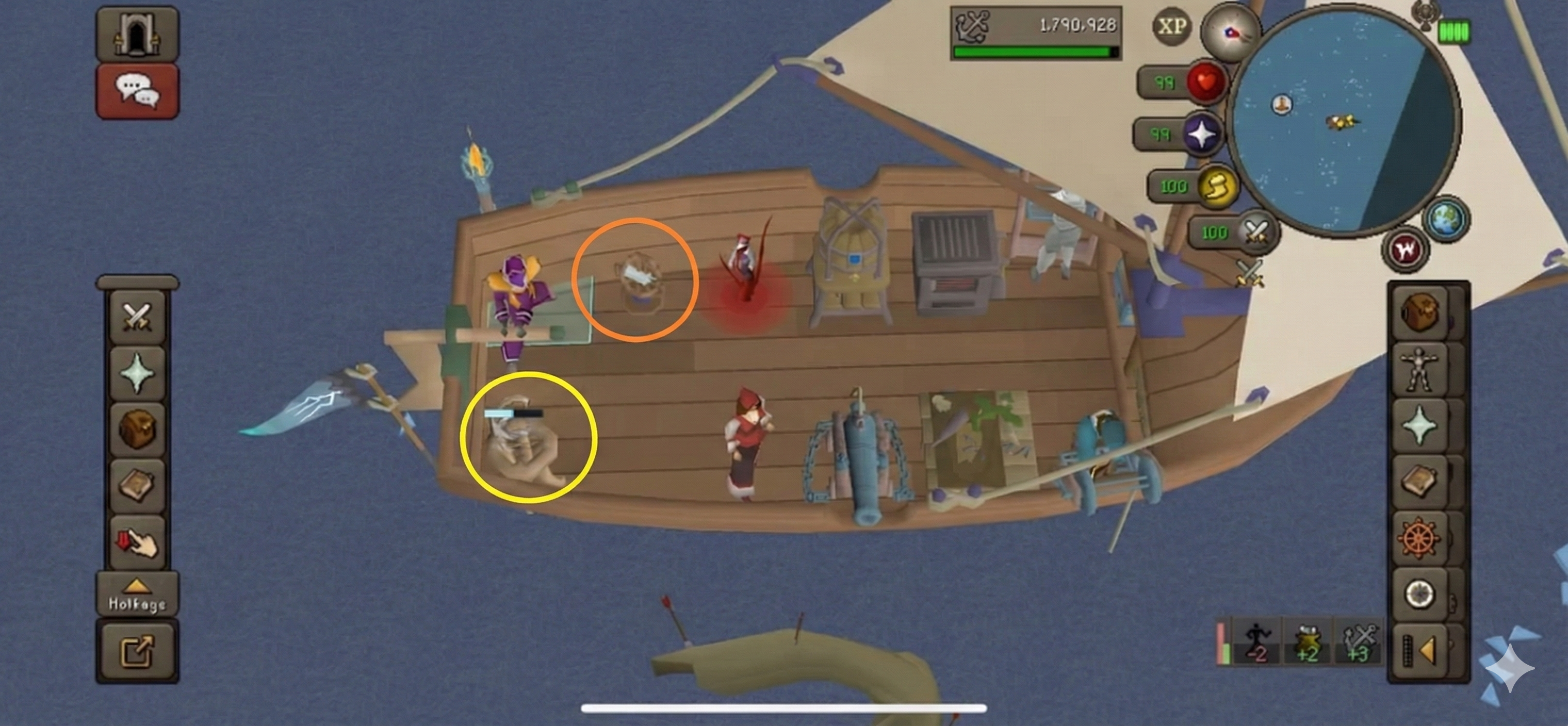
Task: Open the world switcher with the W orb
Action: (1406, 250)
